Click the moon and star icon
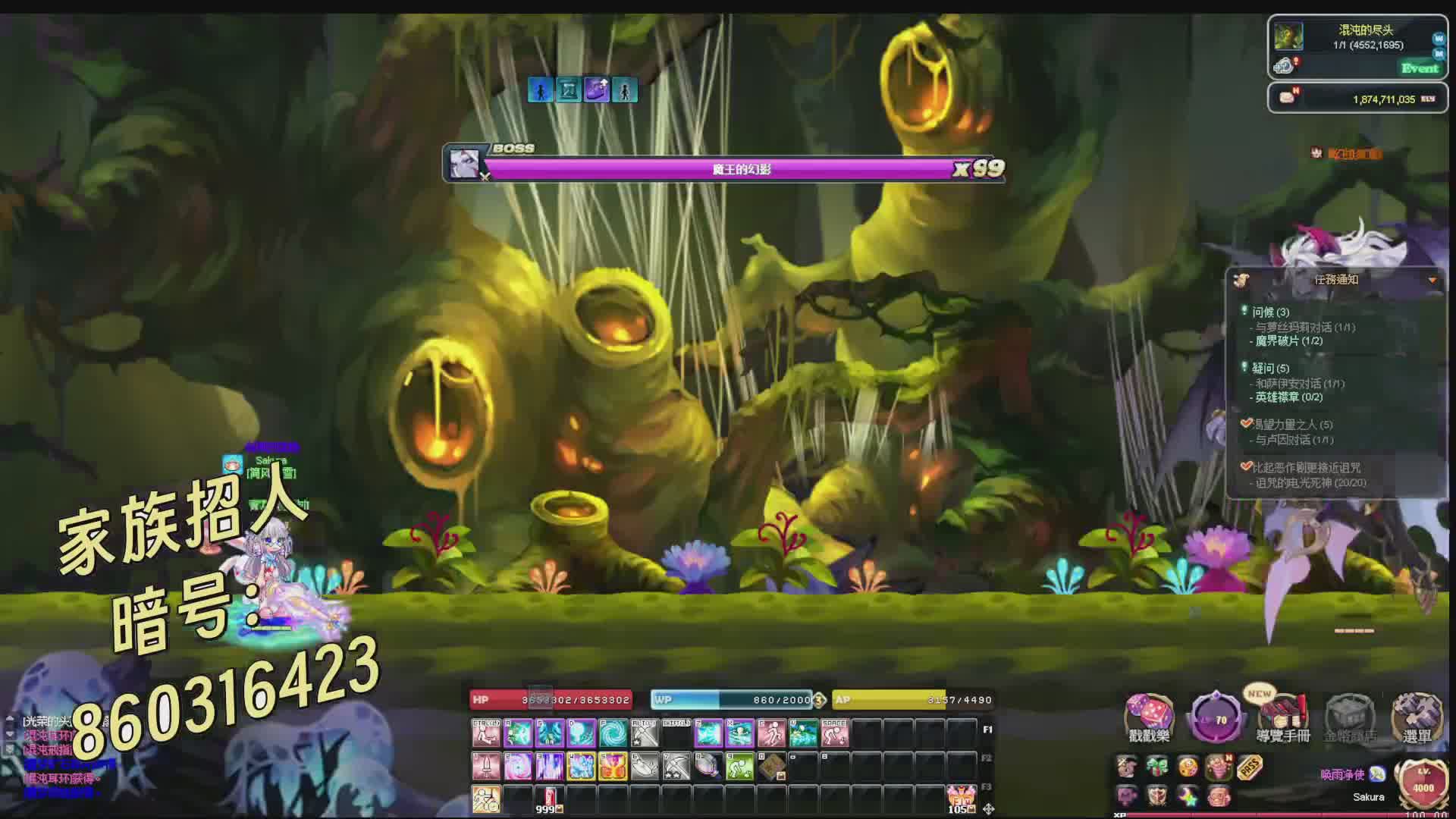1456x819 pixels. tap(1187, 796)
